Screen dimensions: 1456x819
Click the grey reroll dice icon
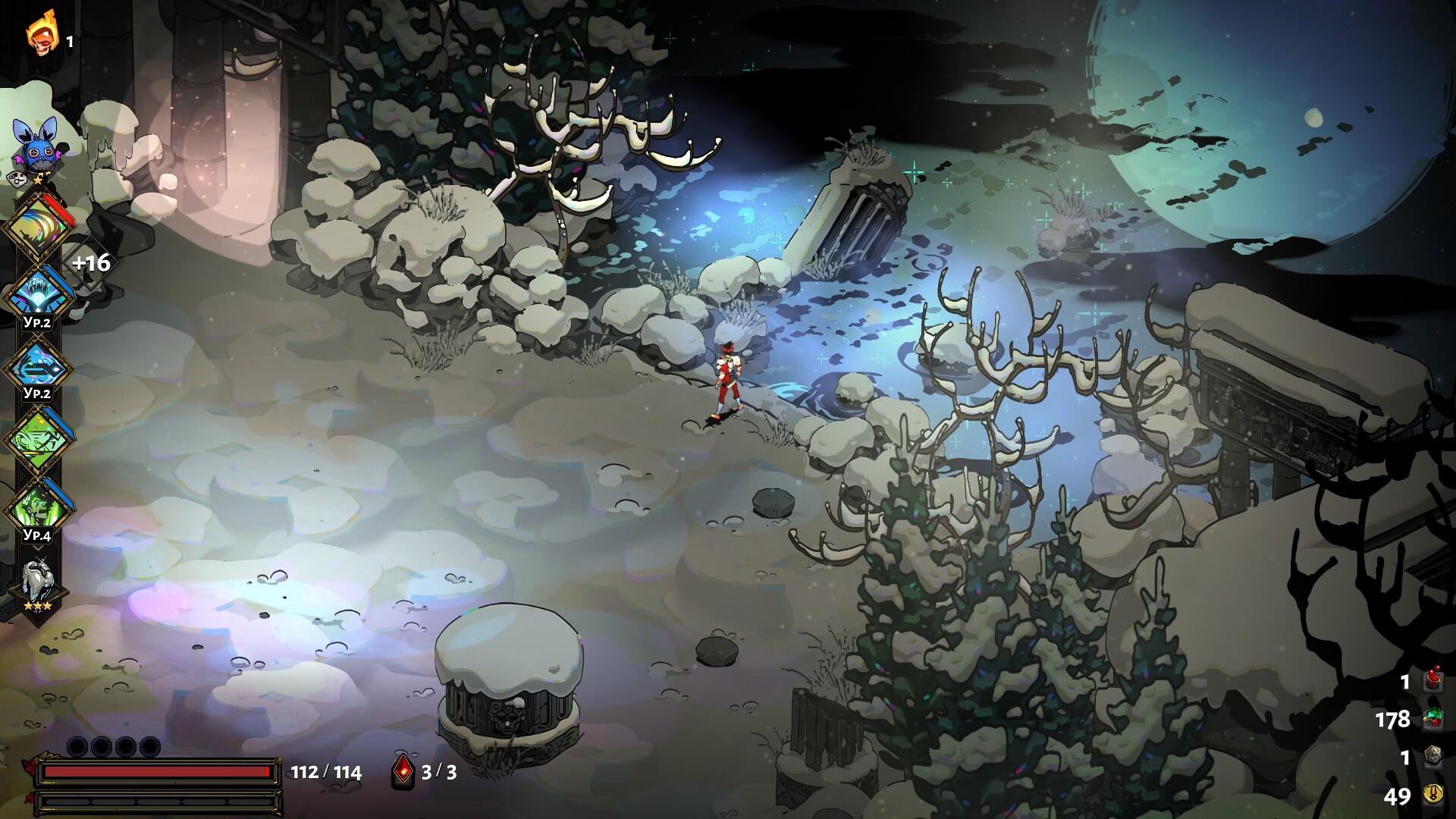coord(1432,757)
